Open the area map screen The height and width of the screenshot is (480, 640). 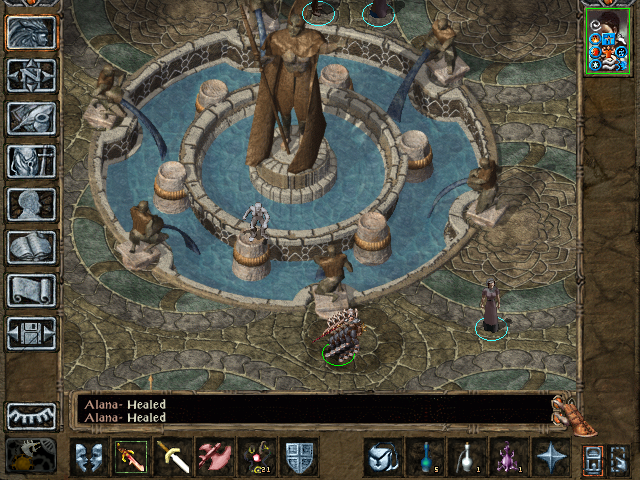[32, 75]
